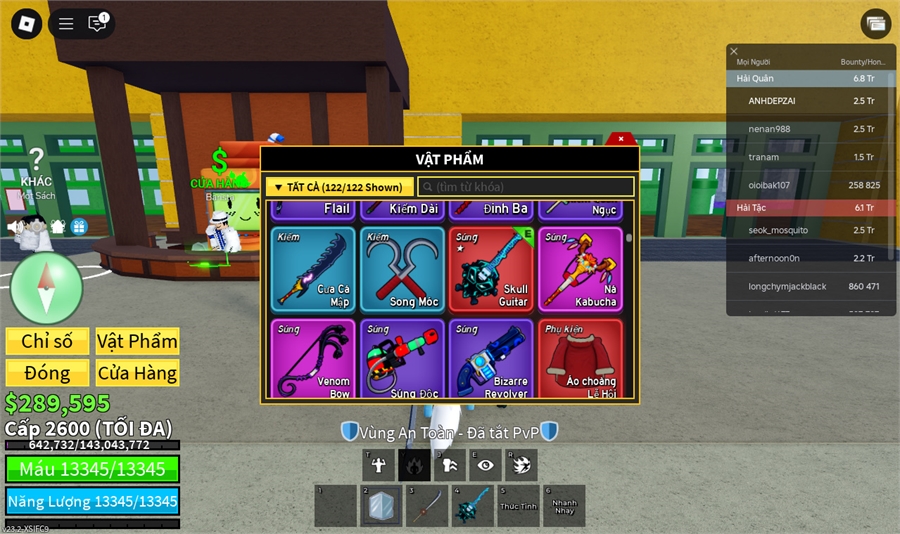This screenshot has width=900, height=534.
Task: Open the Roblox chat button
Action: [x=97, y=23]
